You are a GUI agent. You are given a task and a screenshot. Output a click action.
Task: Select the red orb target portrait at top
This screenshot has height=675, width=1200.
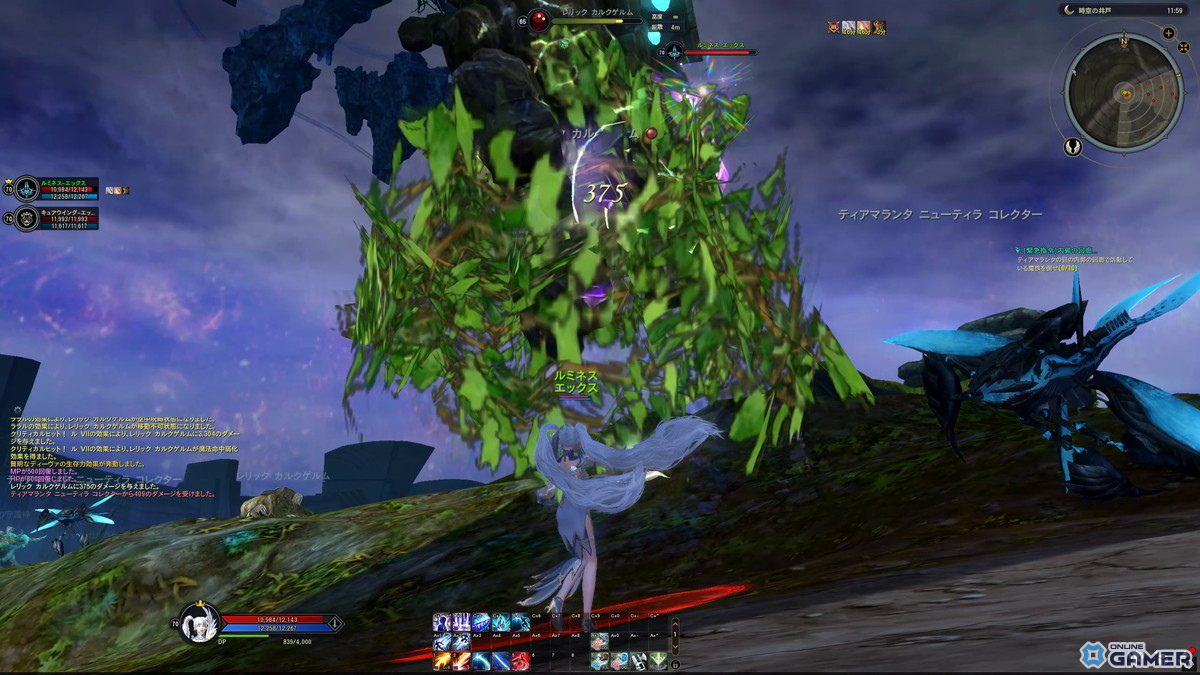[x=539, y=20]
